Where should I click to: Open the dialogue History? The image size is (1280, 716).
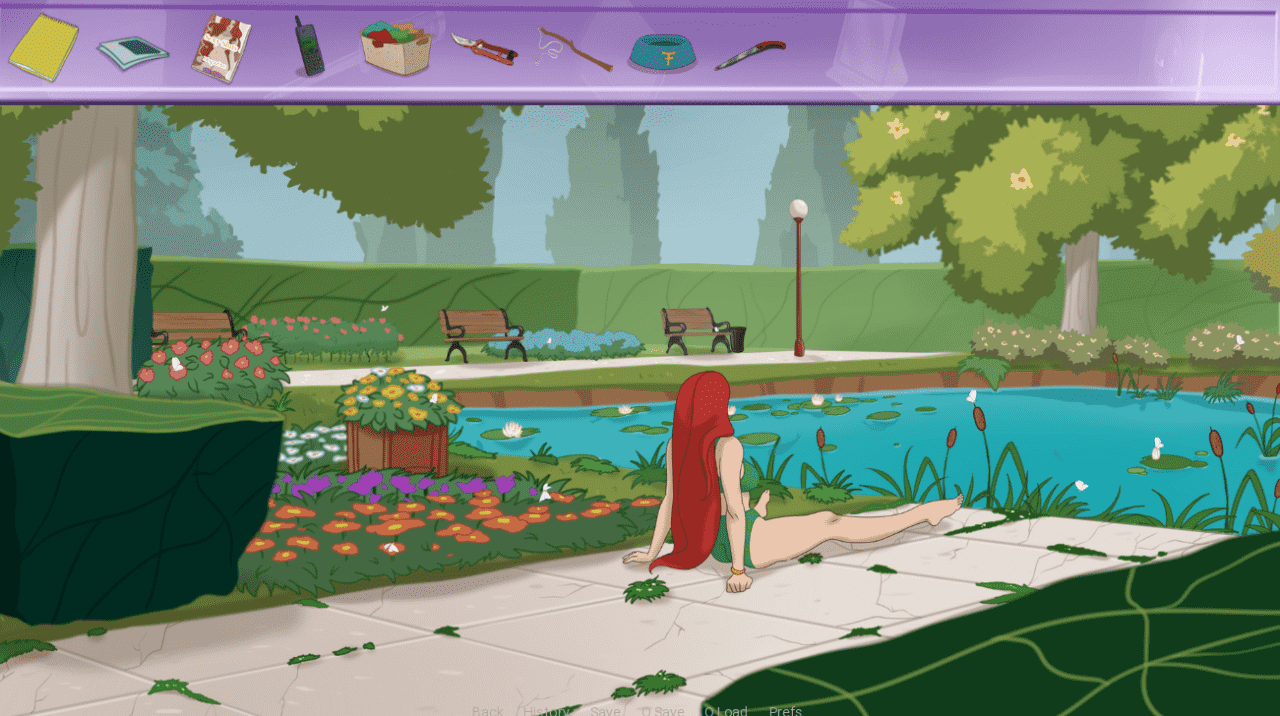(546, 711)
